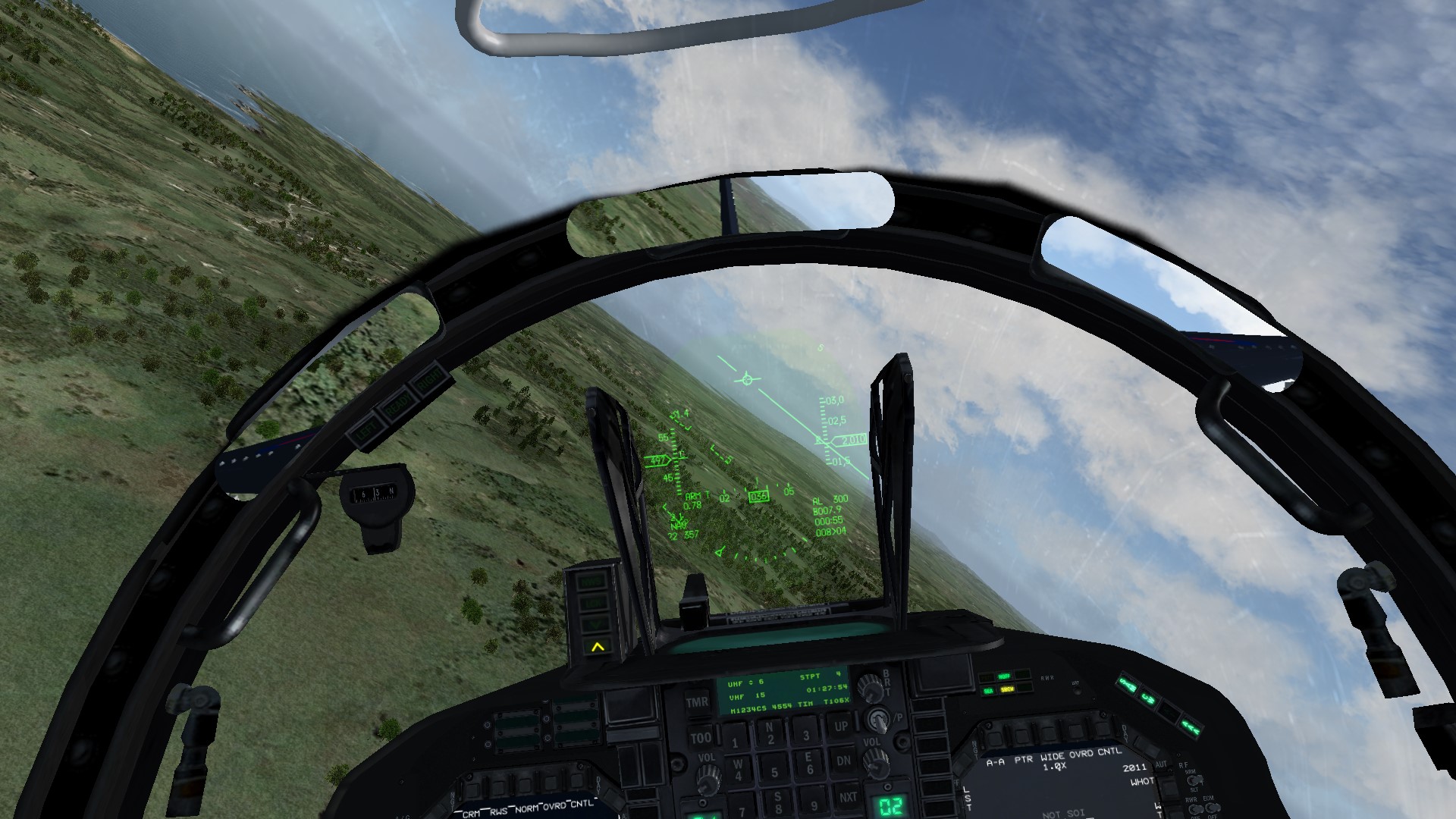Choose NORM on the left display

pos(528,808)
